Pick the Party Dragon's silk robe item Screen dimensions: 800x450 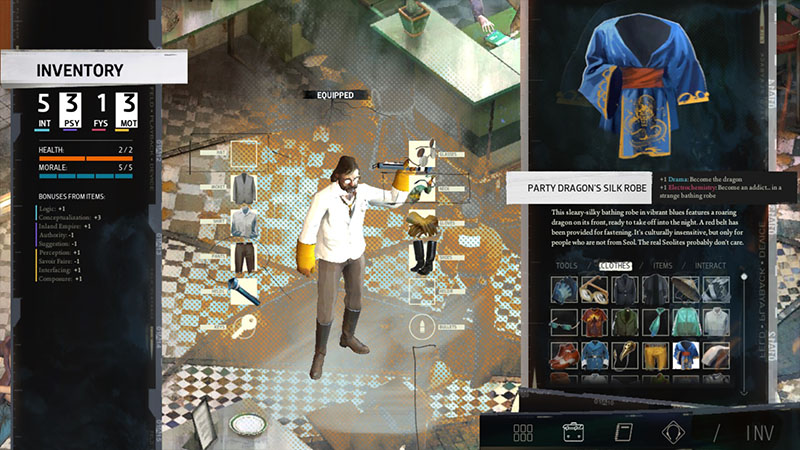click(686, 354)
